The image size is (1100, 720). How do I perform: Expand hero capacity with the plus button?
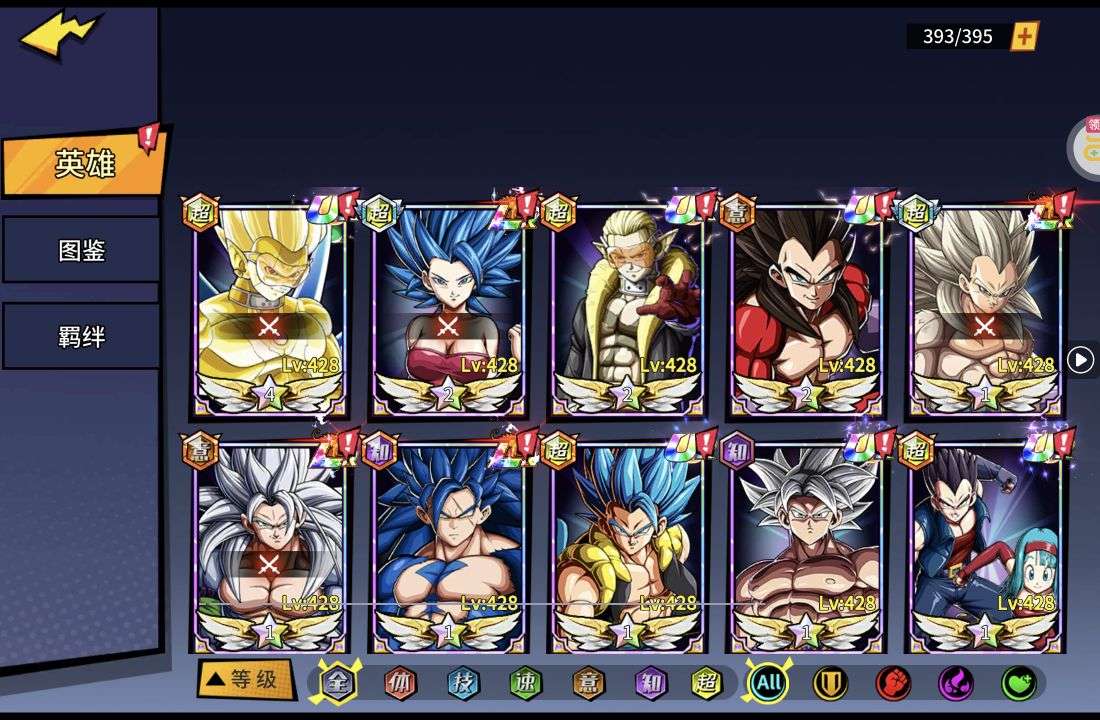[1025, 37]
